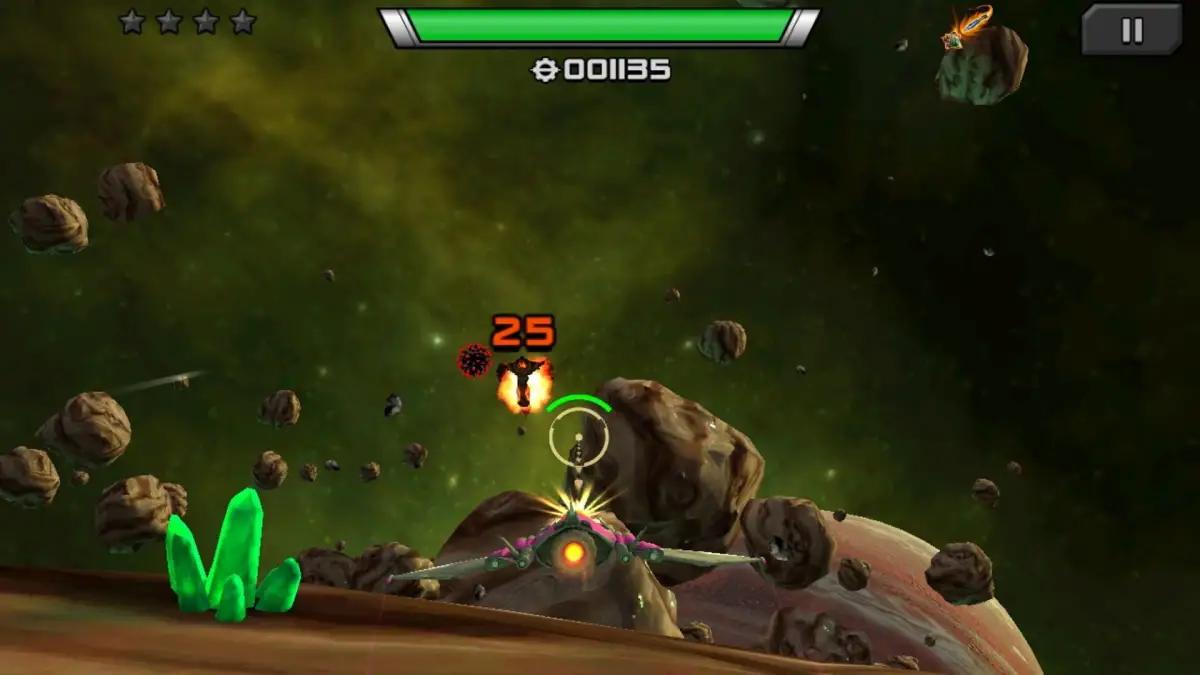The image size is (1200, 675).
Task: Pause the game with the pause button
Action: pos(1131,30)
